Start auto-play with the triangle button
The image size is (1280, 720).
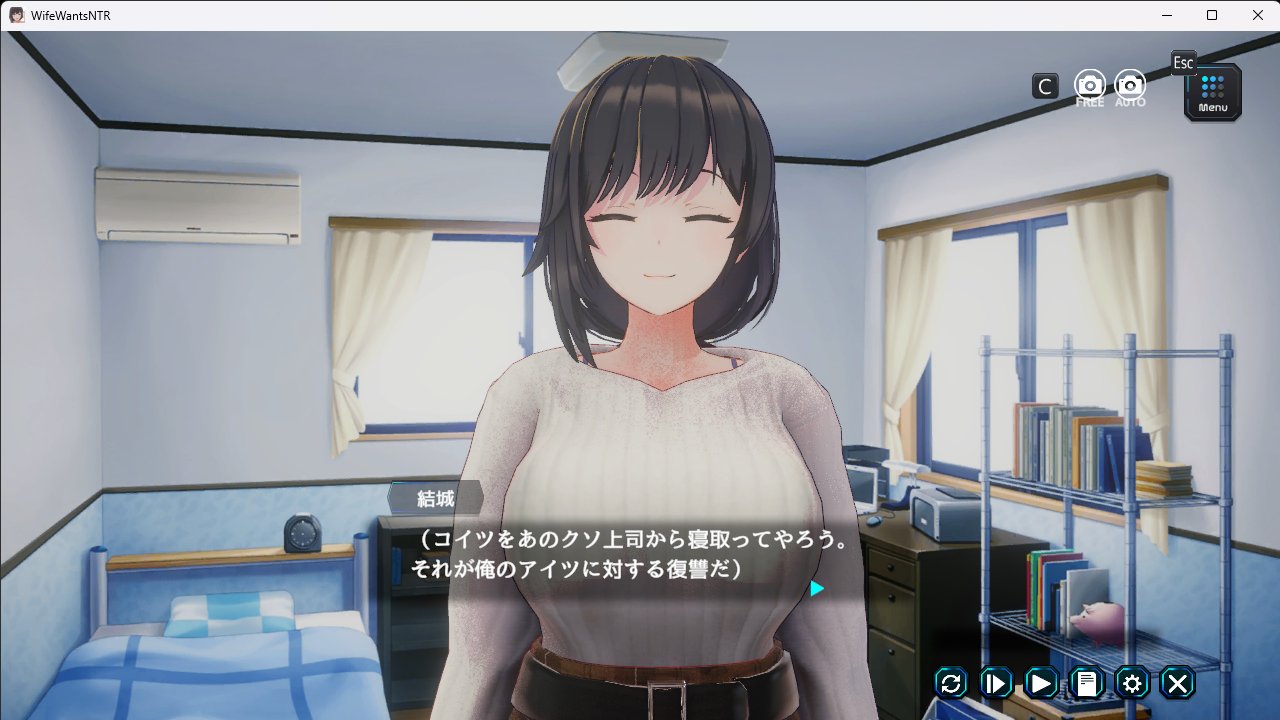point(1041,683)
